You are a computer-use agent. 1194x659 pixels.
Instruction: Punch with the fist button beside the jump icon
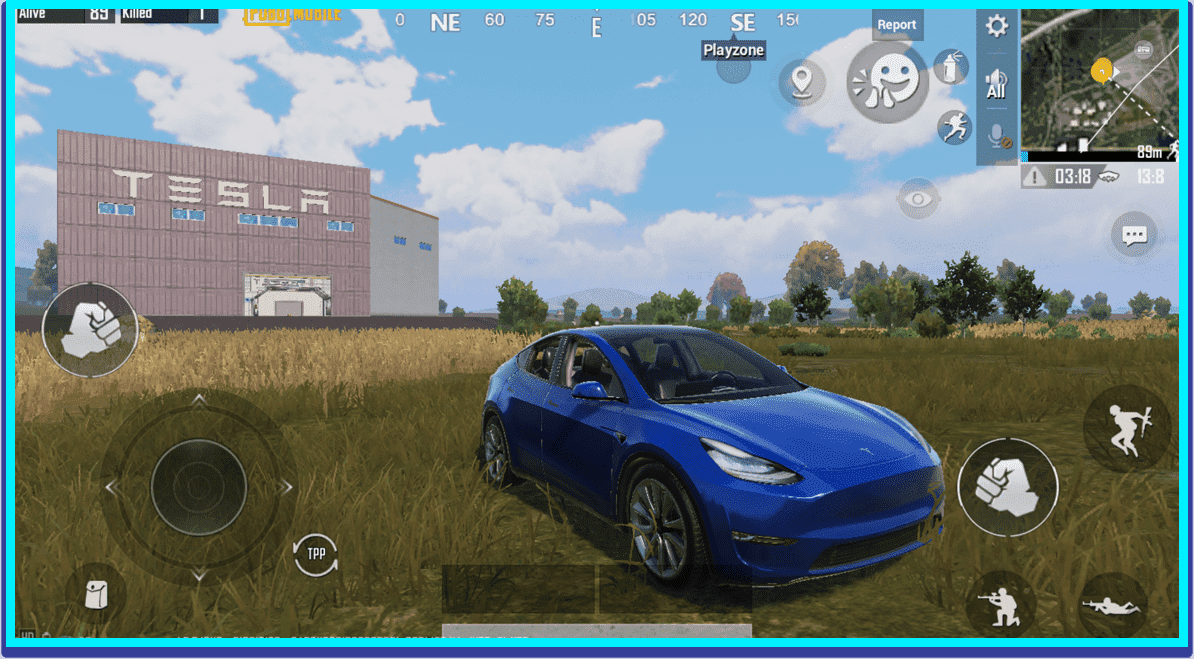click(1007, 488)
